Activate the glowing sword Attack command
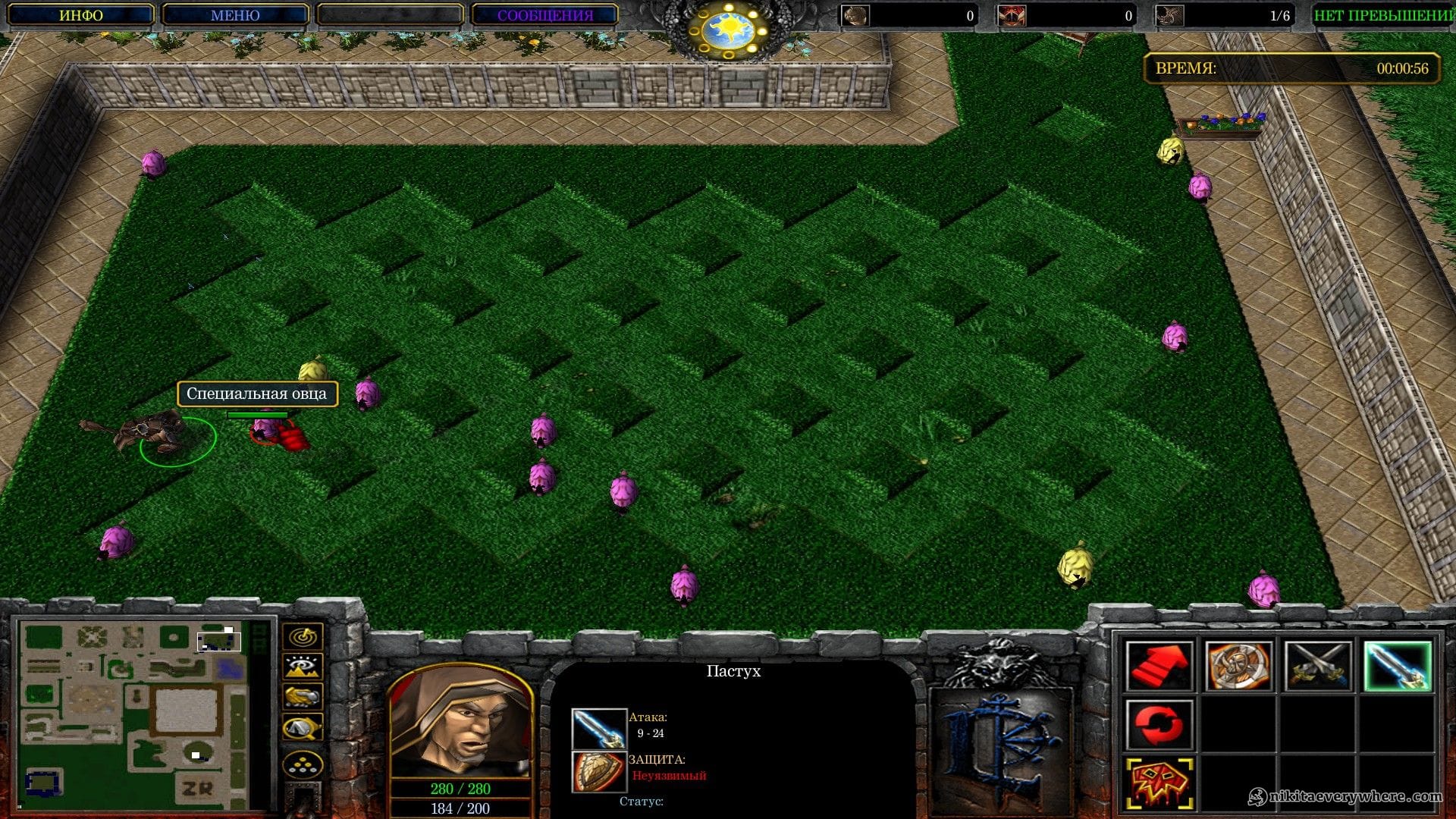 coord(1398,666)
